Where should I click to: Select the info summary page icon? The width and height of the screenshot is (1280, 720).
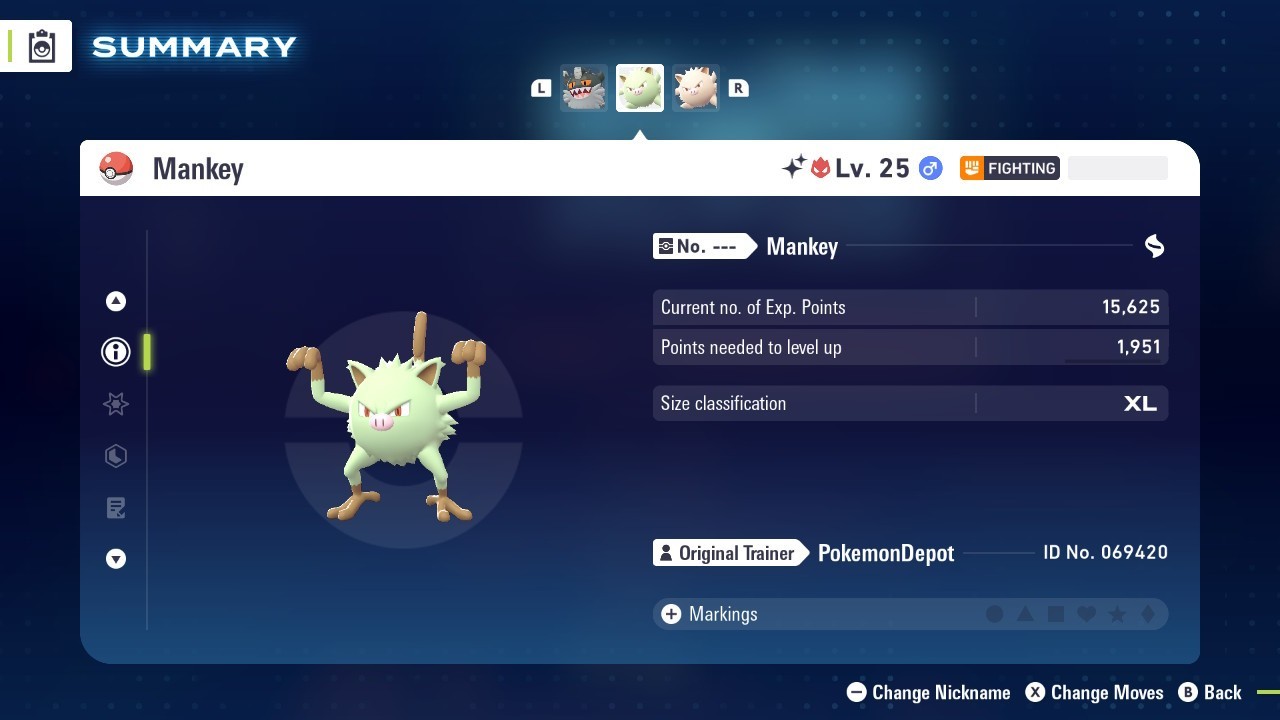point(115,352)
